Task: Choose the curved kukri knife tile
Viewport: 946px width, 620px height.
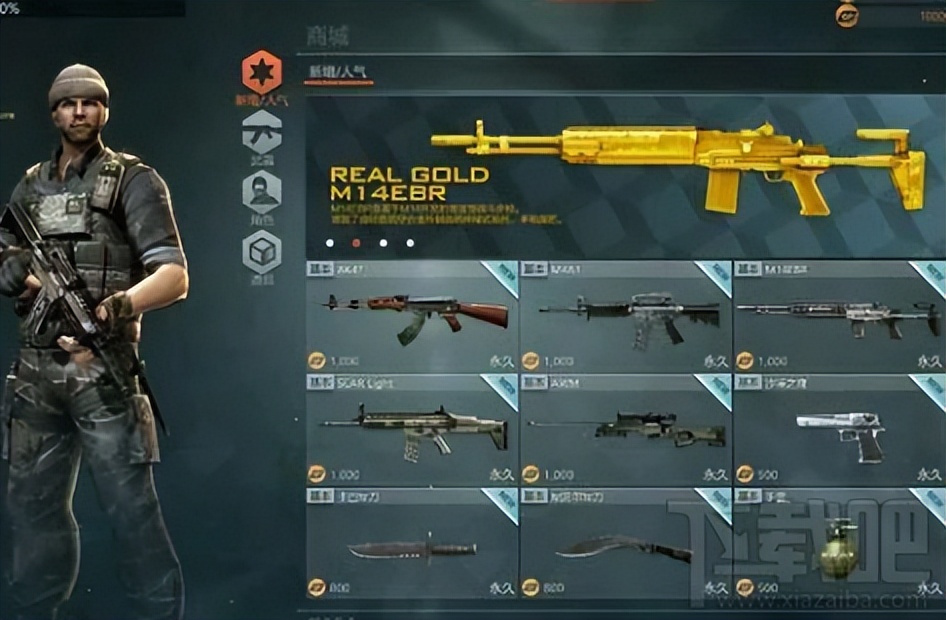Action: [x=626, y=544]
